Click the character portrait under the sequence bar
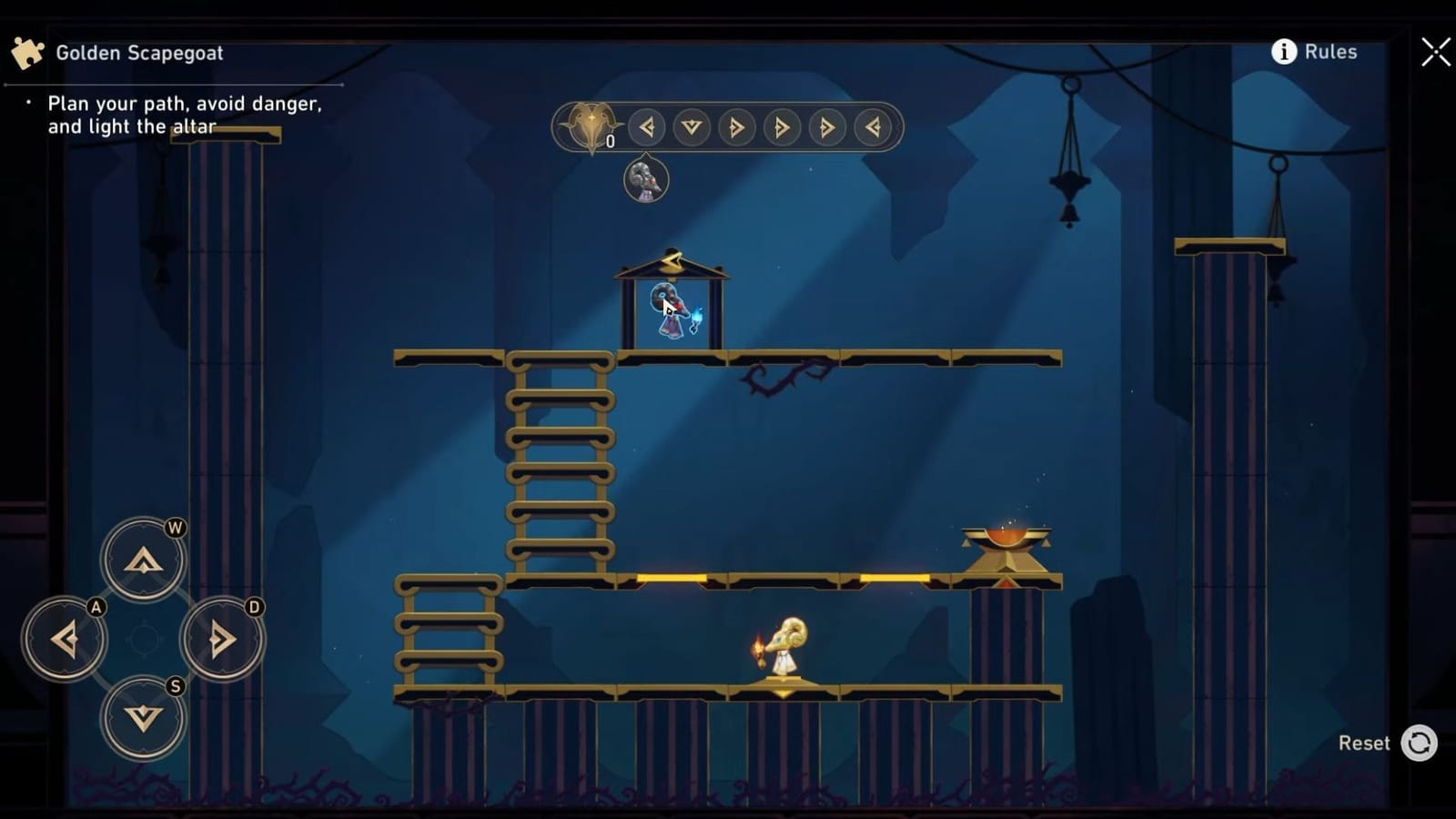Screen dimensions: 1456x819 click(x=646, y=180)
